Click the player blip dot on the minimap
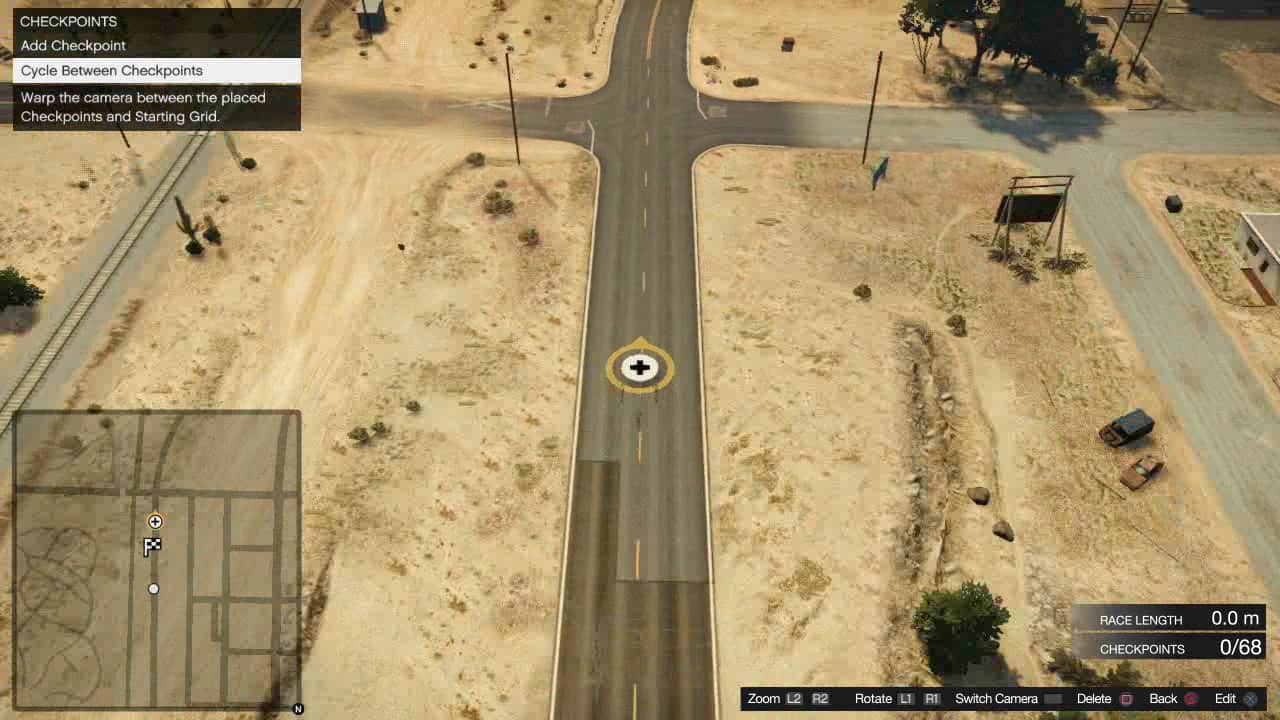 (x=153, y=588)
